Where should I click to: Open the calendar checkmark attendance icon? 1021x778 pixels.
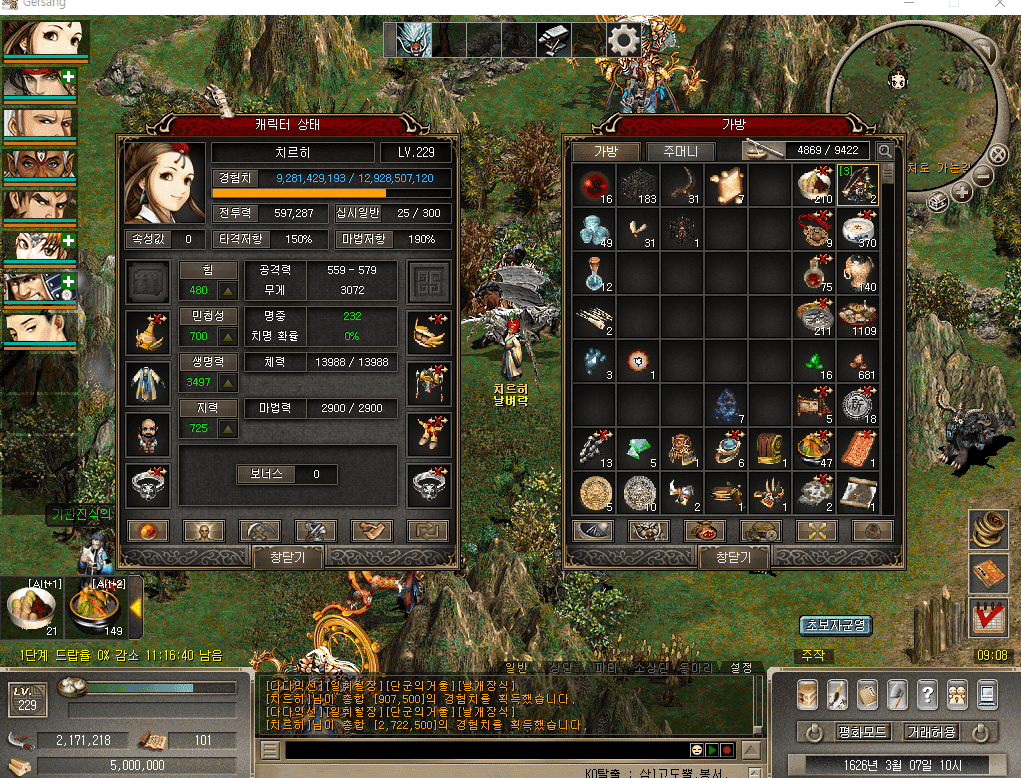tap(989, 617)
